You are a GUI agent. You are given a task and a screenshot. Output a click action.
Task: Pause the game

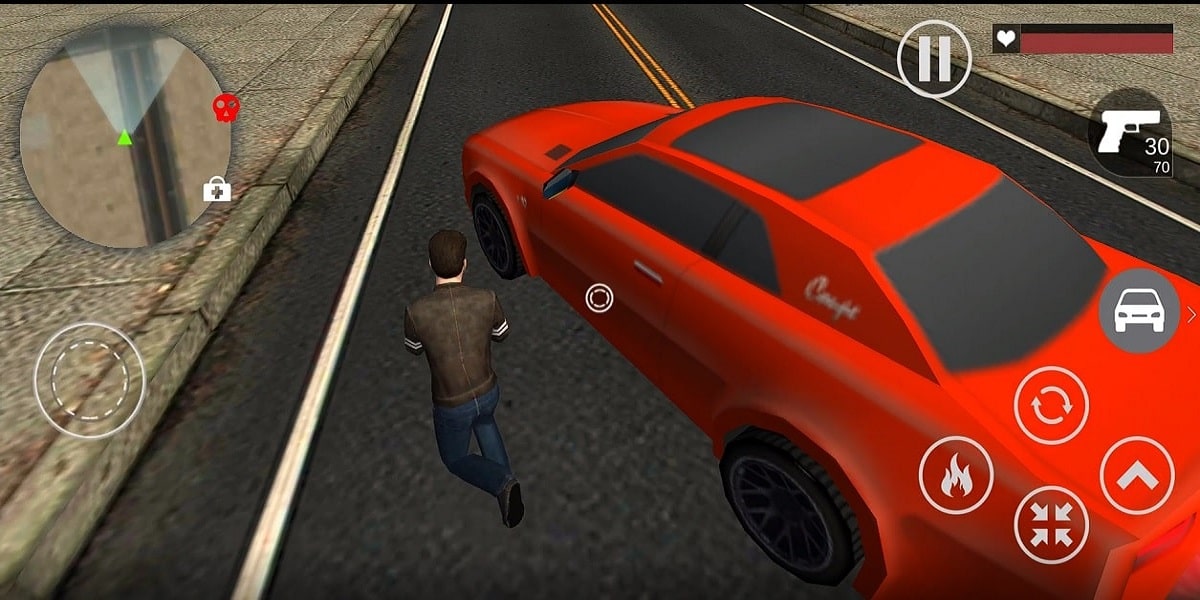coord(934,59)
